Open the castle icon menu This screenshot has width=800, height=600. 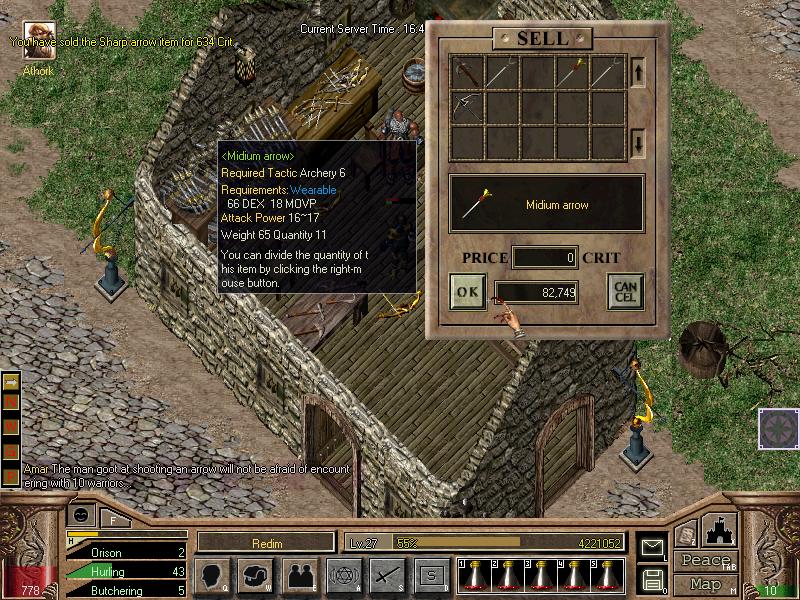point(719,529)
